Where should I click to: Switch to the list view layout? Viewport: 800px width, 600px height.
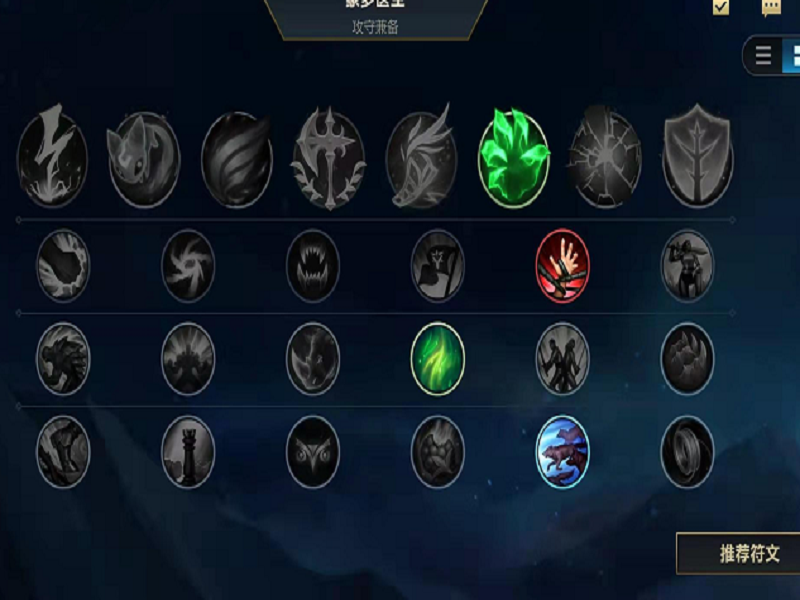(764, 56)
